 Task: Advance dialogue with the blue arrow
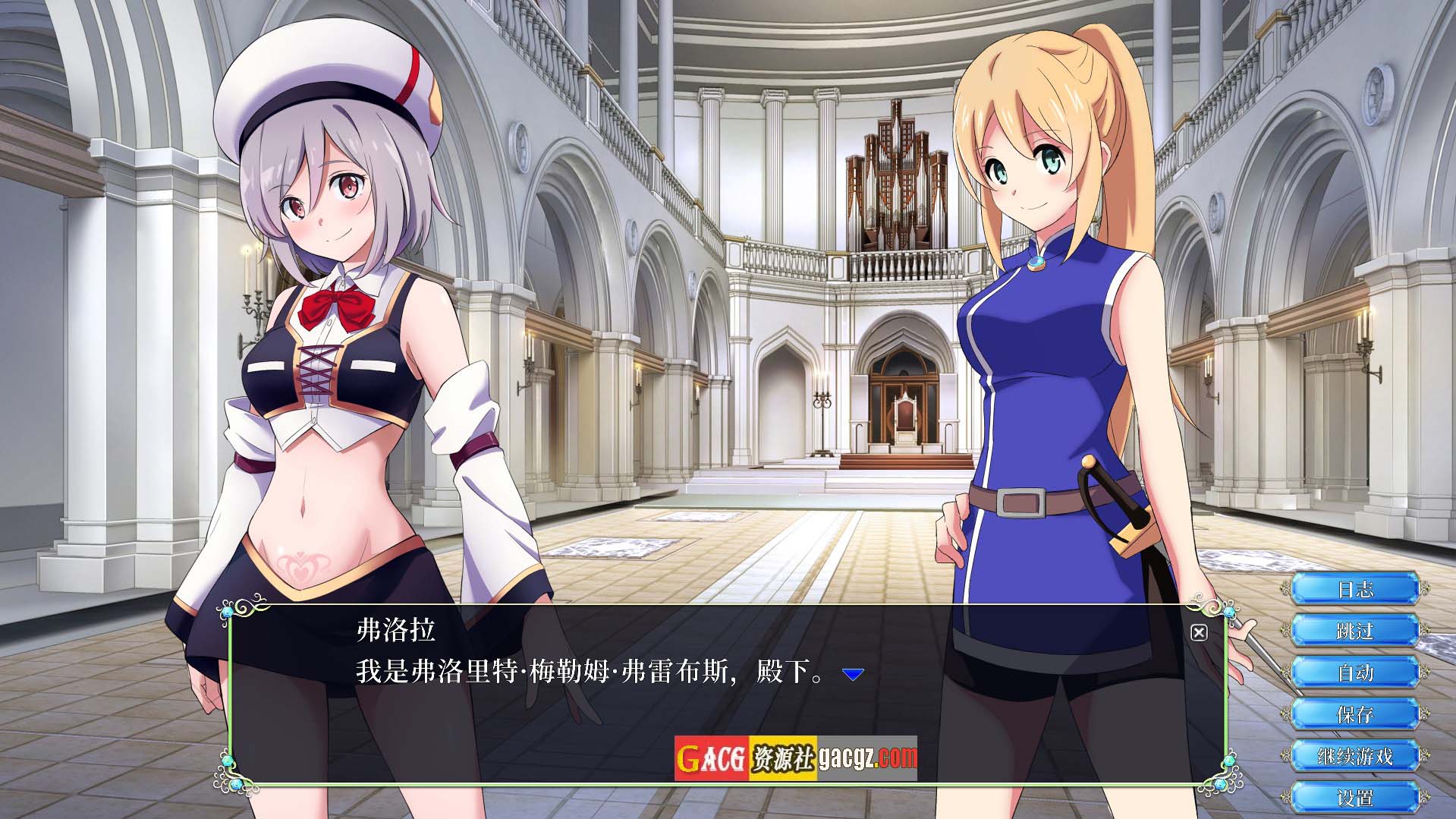click(854, 674)
